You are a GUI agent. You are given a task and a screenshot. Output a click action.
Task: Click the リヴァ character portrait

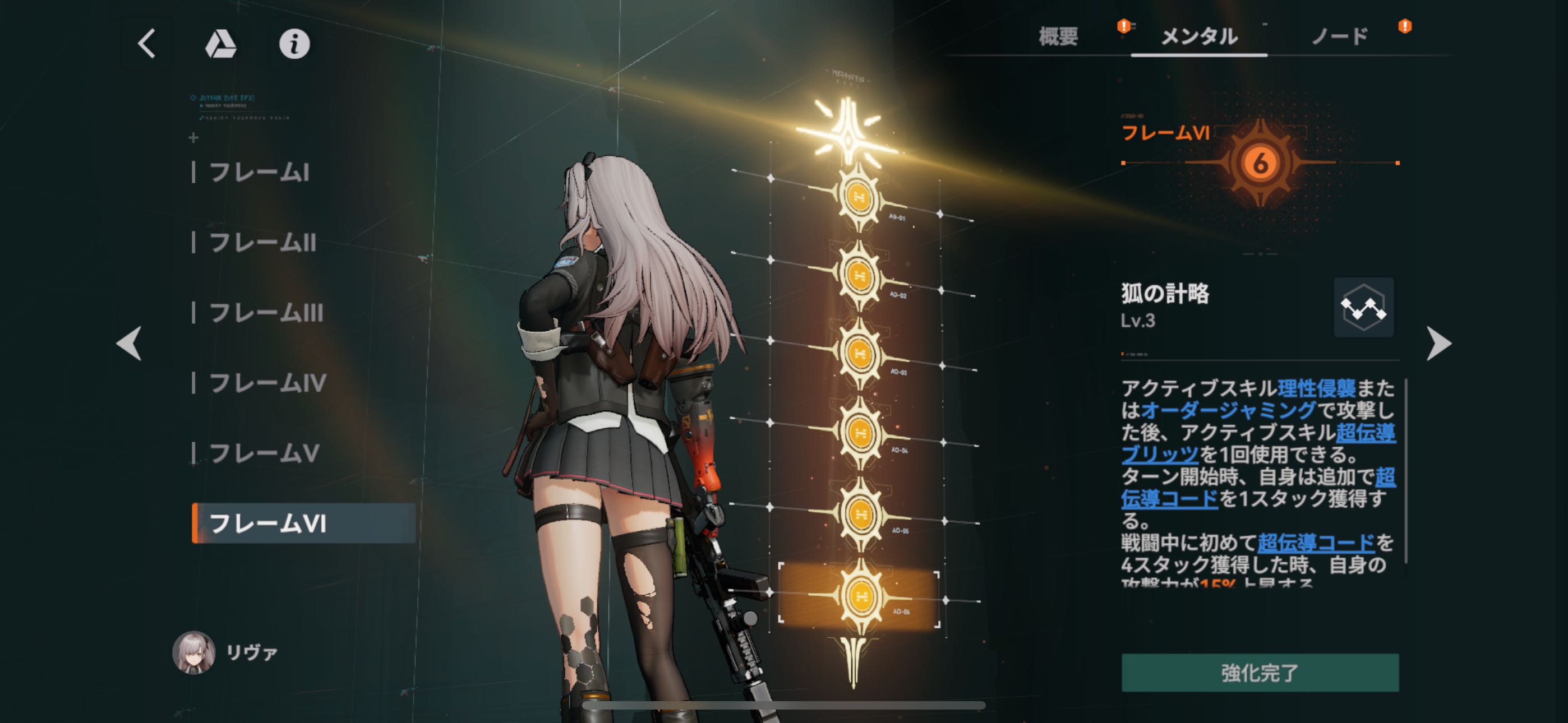coord(193,652)
